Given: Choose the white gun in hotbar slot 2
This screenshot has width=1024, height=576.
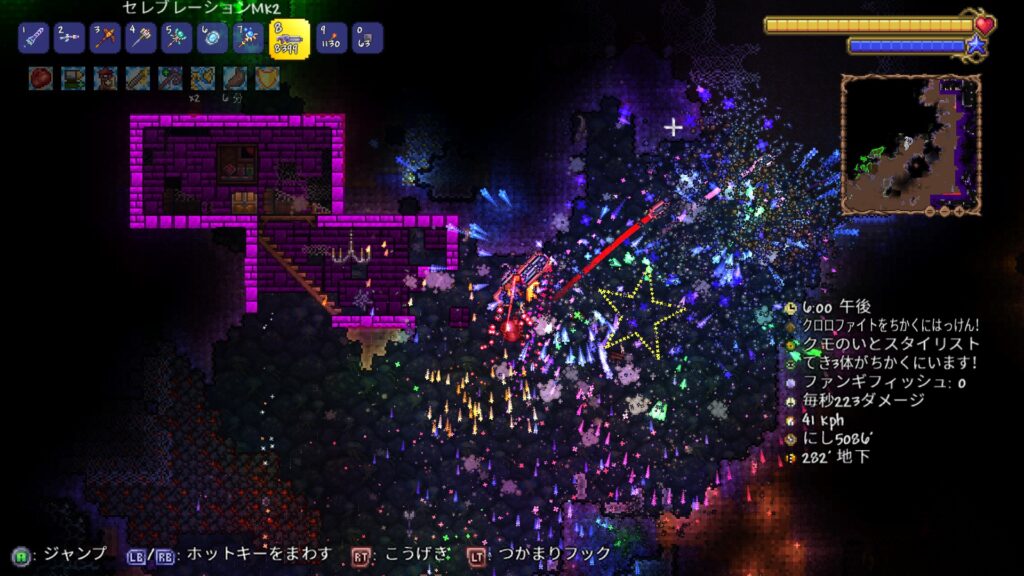Looking at the screenshot, I should 71,39.
